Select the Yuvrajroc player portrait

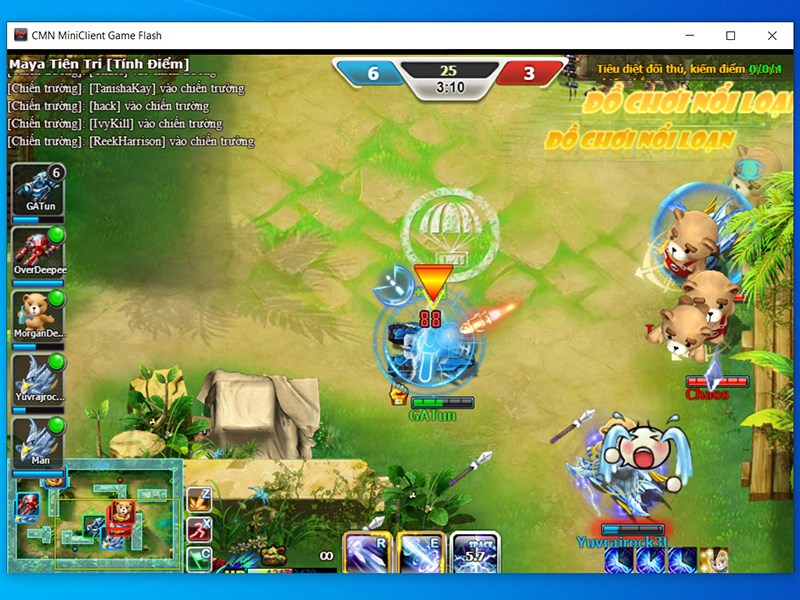(x=37, y=376)
